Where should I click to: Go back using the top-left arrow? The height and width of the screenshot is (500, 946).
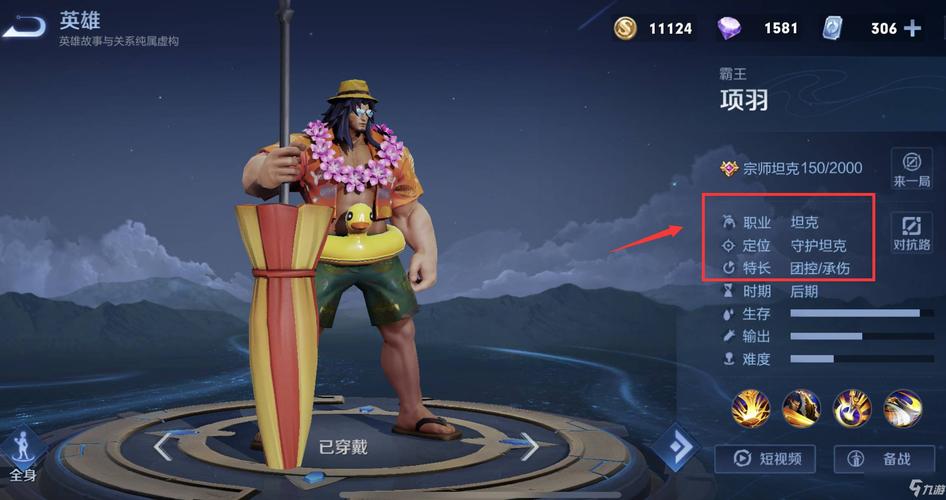pos(24,27)
